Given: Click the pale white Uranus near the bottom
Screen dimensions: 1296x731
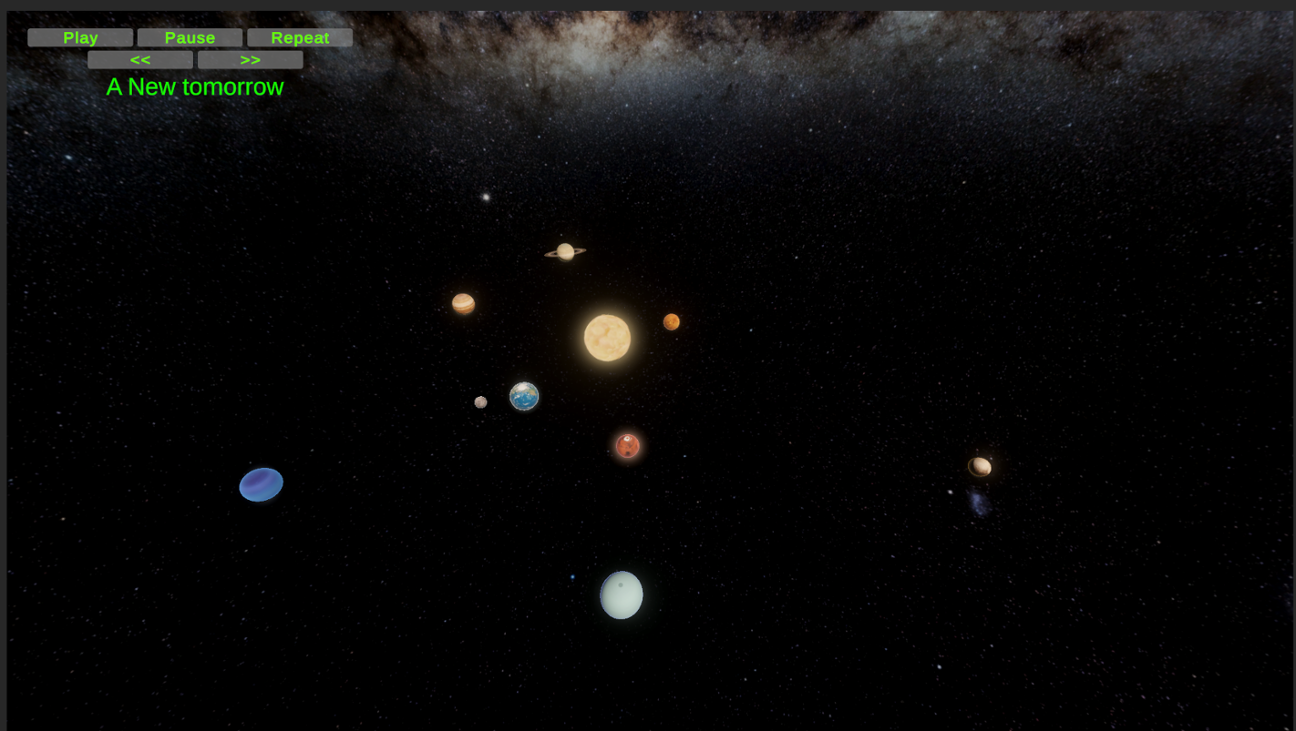Looking at the screenshot, I should pos(620,594).
